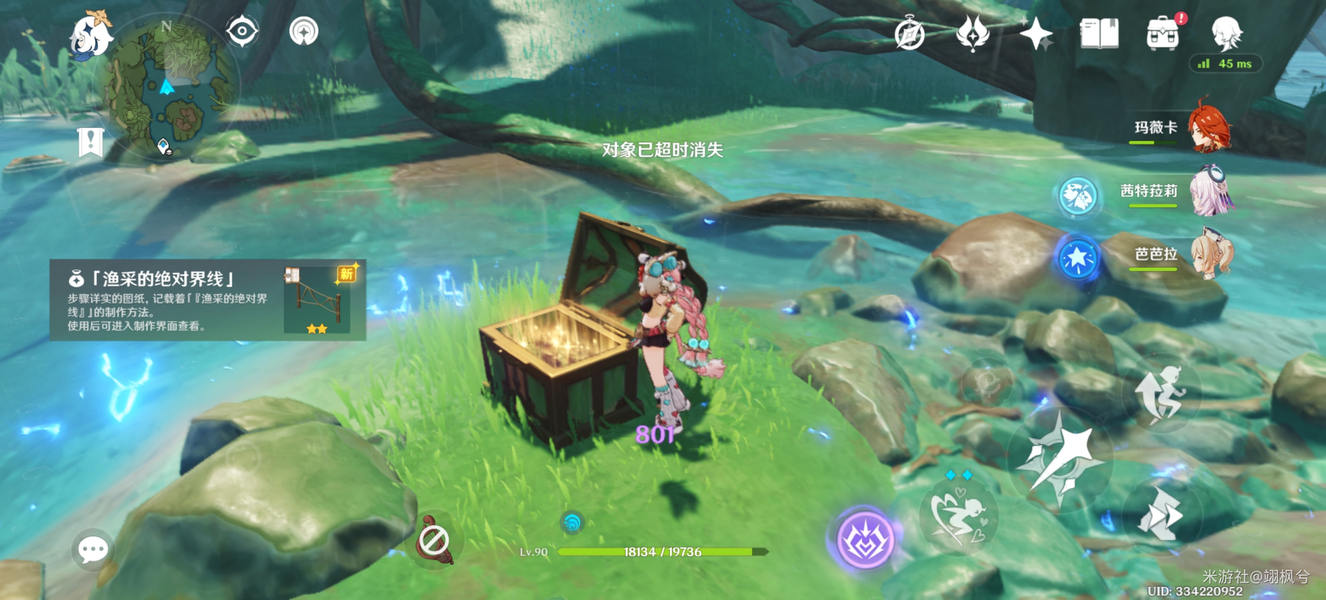Open the 渔采的绝对界线 item notification
The width and height of the screenshot is (1326, 600).
[x=208, y=300]
